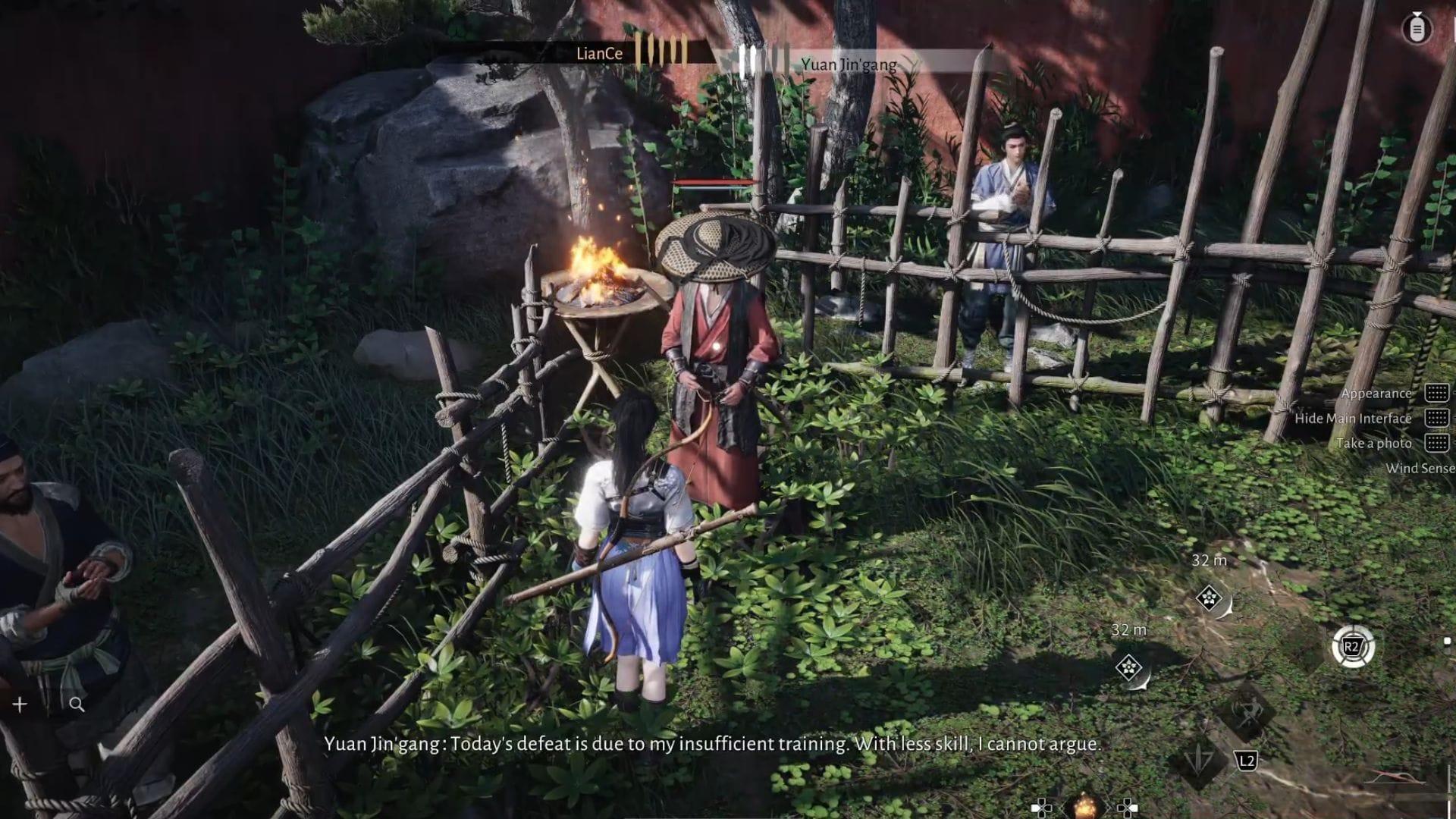Click LianCe's name on the duel bar

point(598,53)
